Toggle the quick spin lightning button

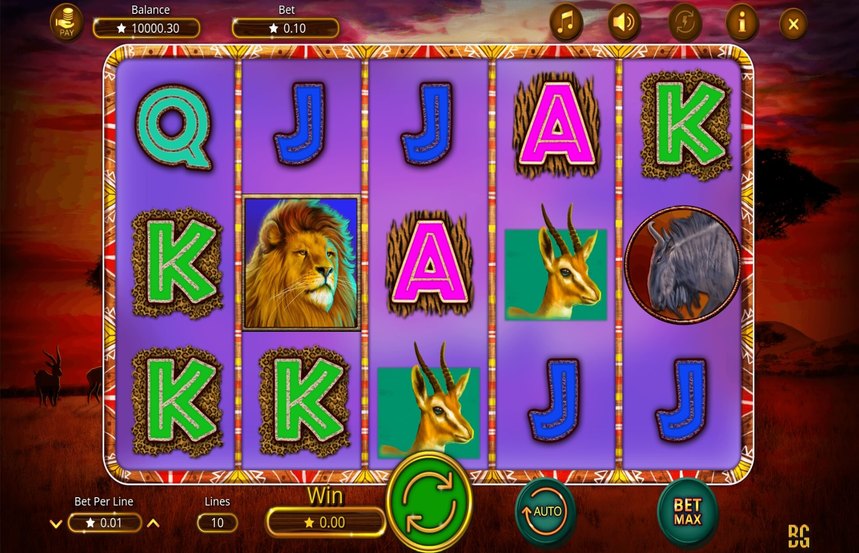coord(683,22)
